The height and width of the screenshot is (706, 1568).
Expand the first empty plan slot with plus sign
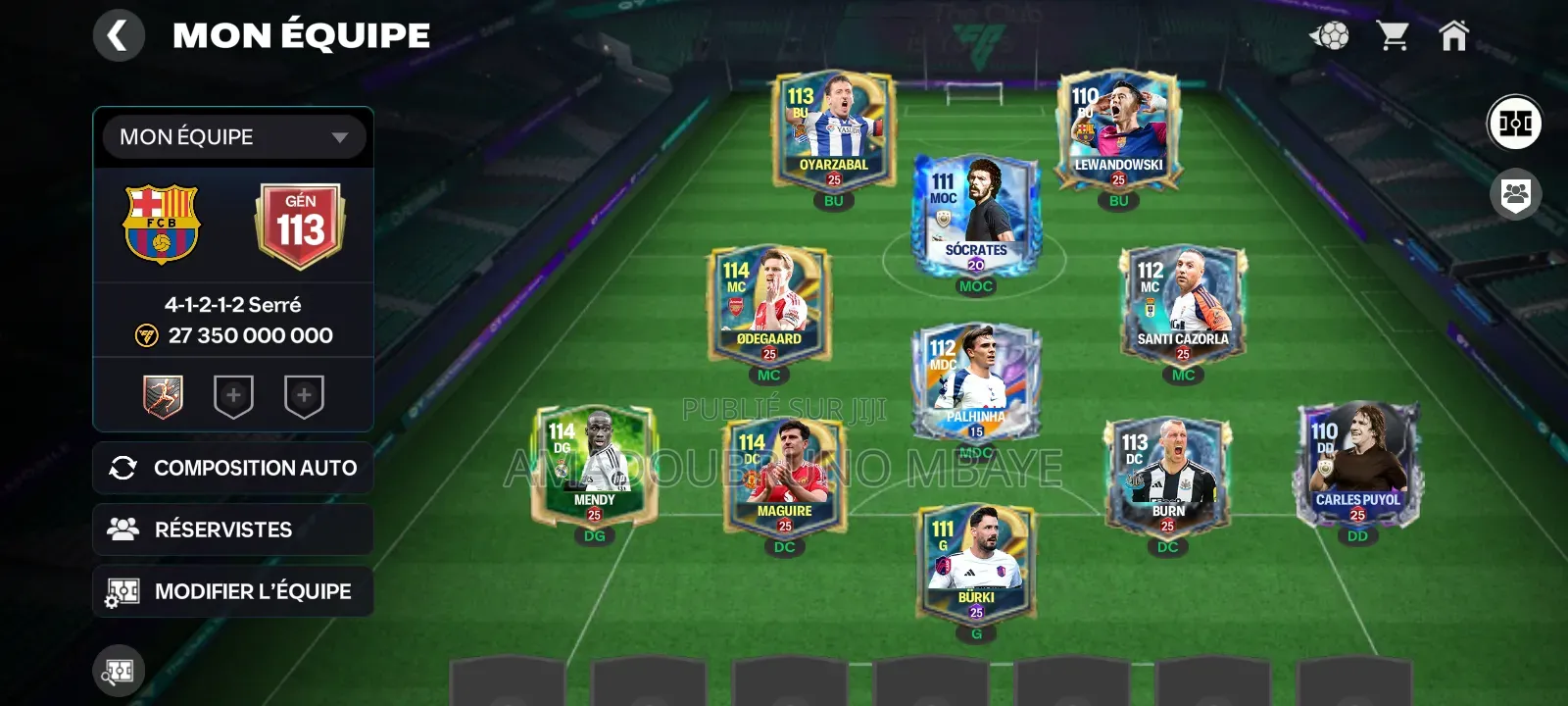coord(232,395)
